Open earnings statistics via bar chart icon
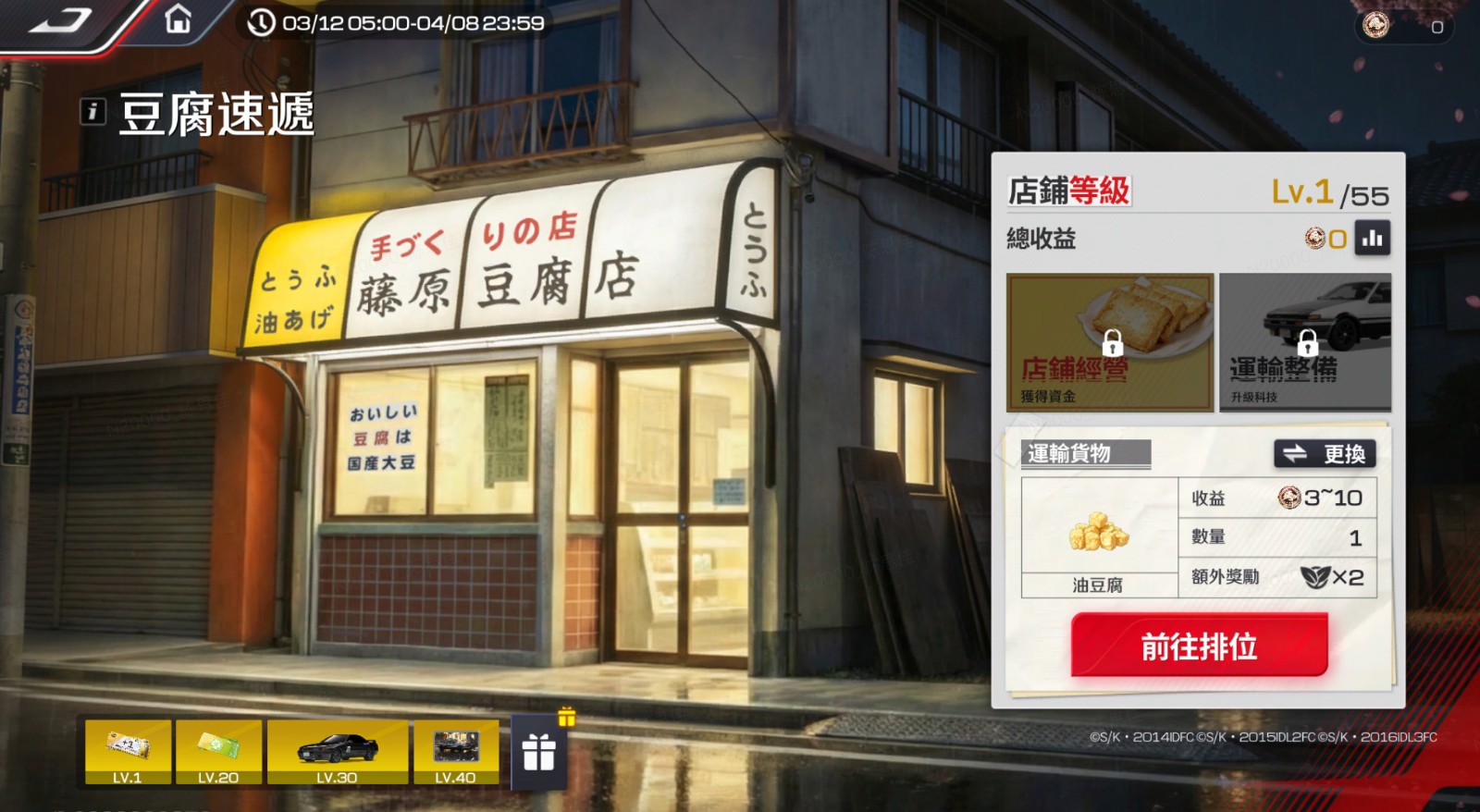This screenshot has width=1480, height=812. tap(1375, 238)
